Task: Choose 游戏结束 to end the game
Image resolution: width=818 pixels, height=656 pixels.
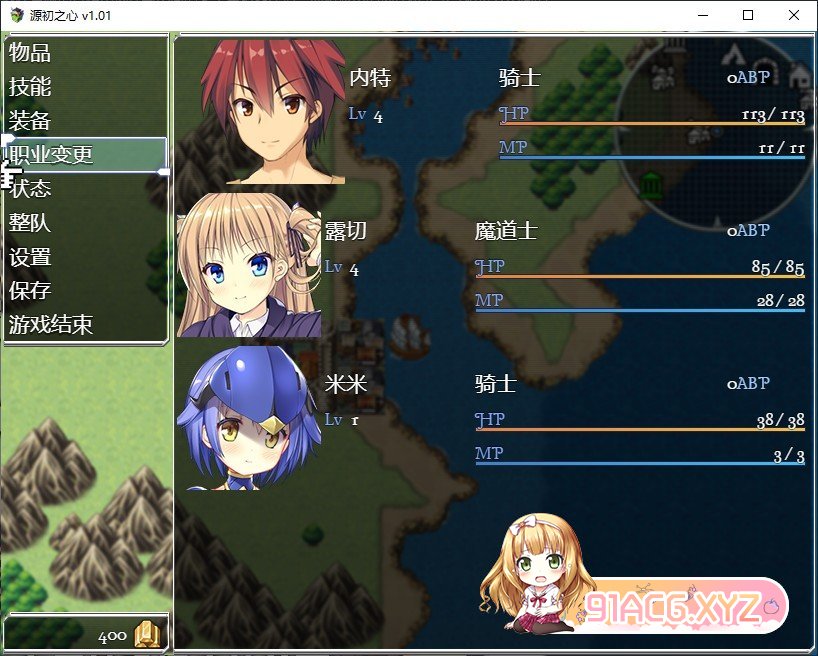Action: [x=52, y=325]
